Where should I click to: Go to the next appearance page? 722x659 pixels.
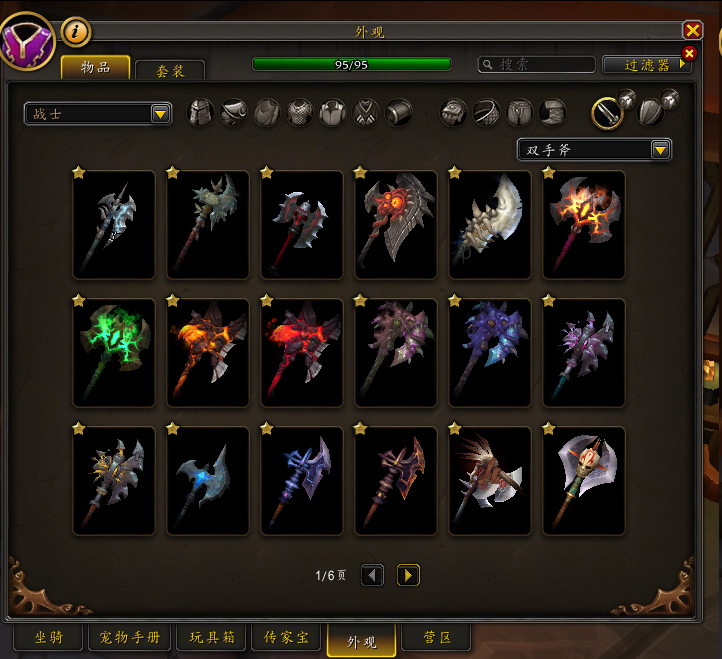[x=408, y=575]
